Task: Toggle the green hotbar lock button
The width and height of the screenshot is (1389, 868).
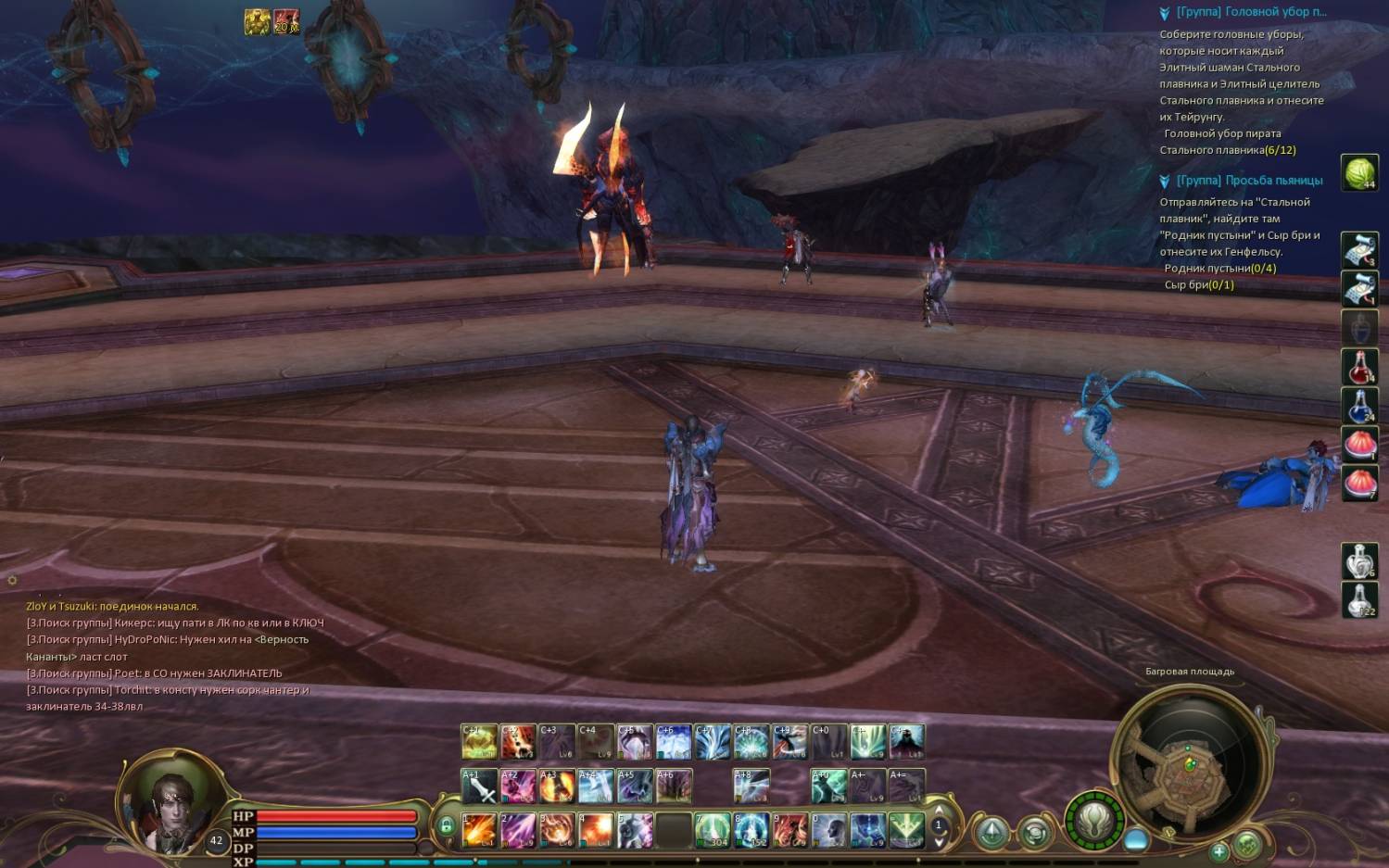Action: (446, 825)
